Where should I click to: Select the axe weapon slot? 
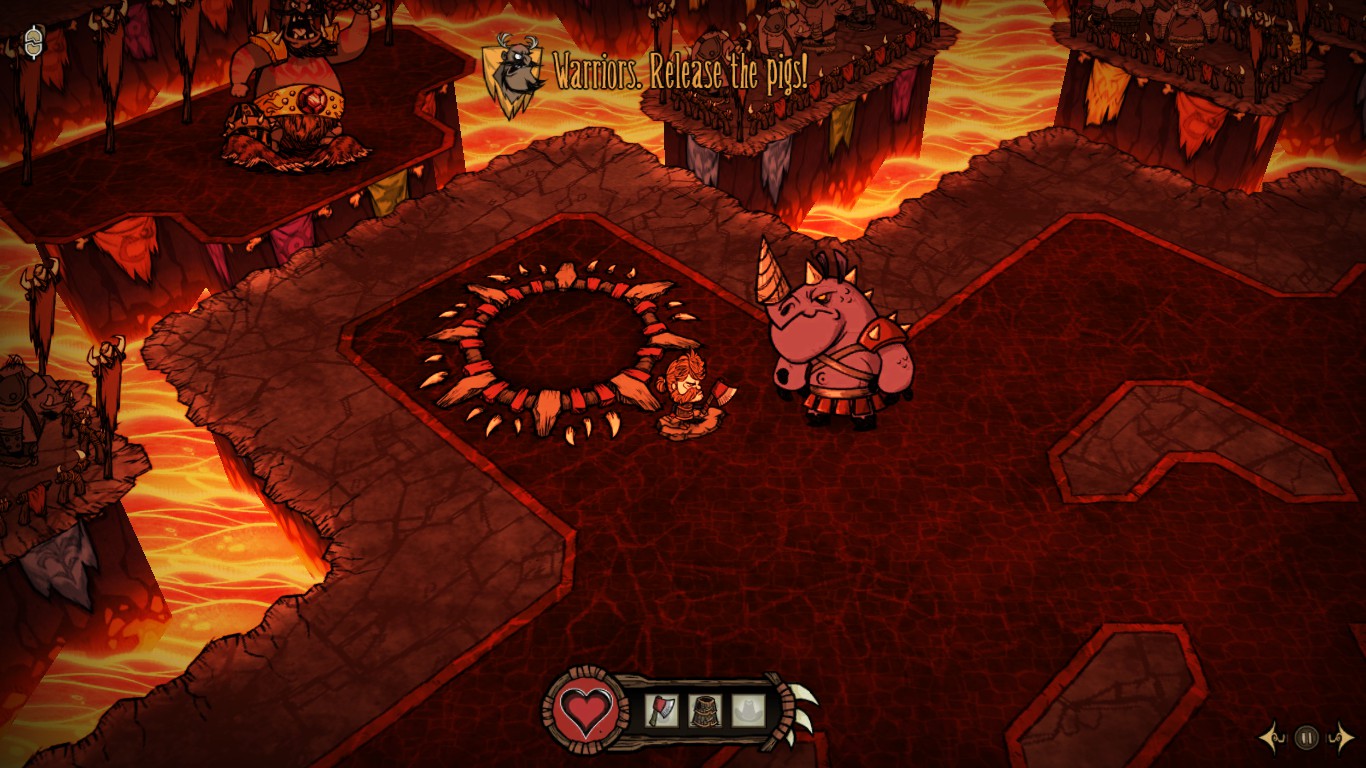(661, 711)
